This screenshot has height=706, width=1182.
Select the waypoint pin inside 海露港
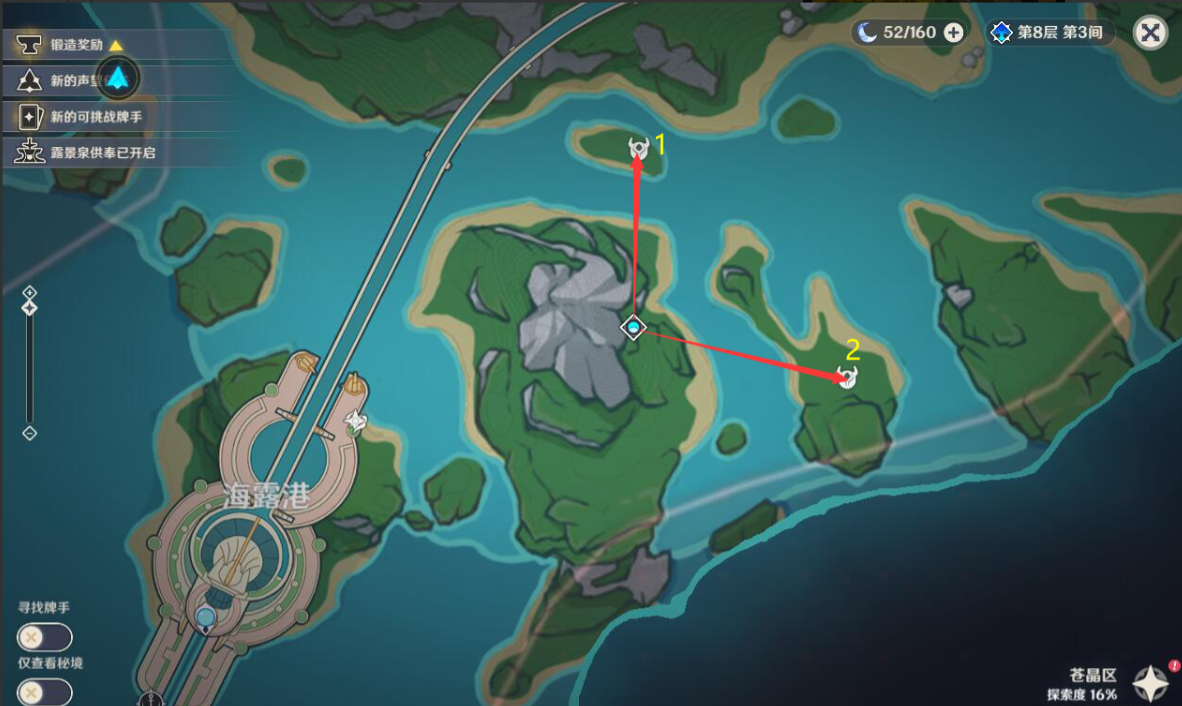(x=206, y=619)
